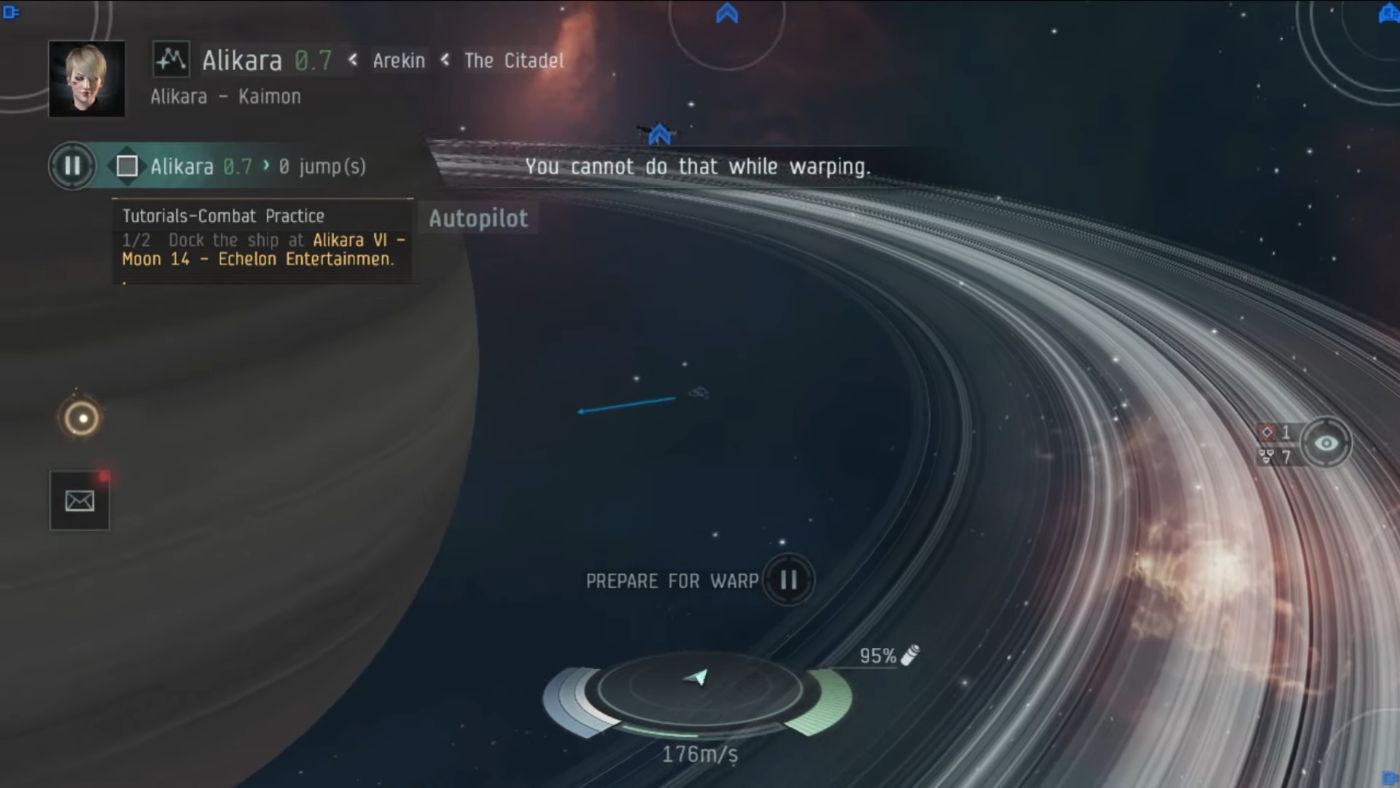Click the capacitor icon next to 95%
The width and height of the screenshot is (1400, 788).
(908, 655)
